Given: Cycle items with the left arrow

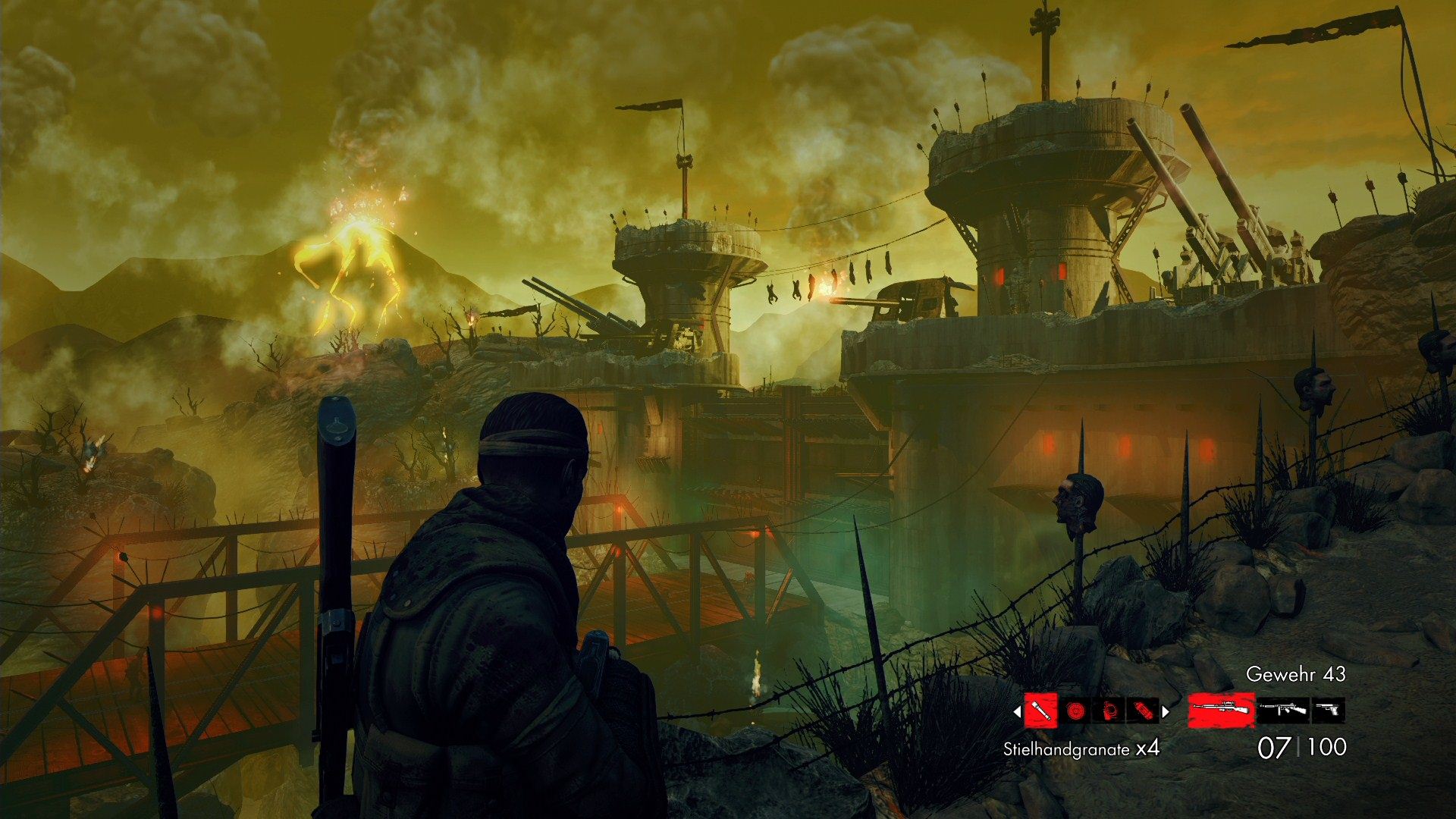Looking at the screenshot, I should tap(1017, 711).
